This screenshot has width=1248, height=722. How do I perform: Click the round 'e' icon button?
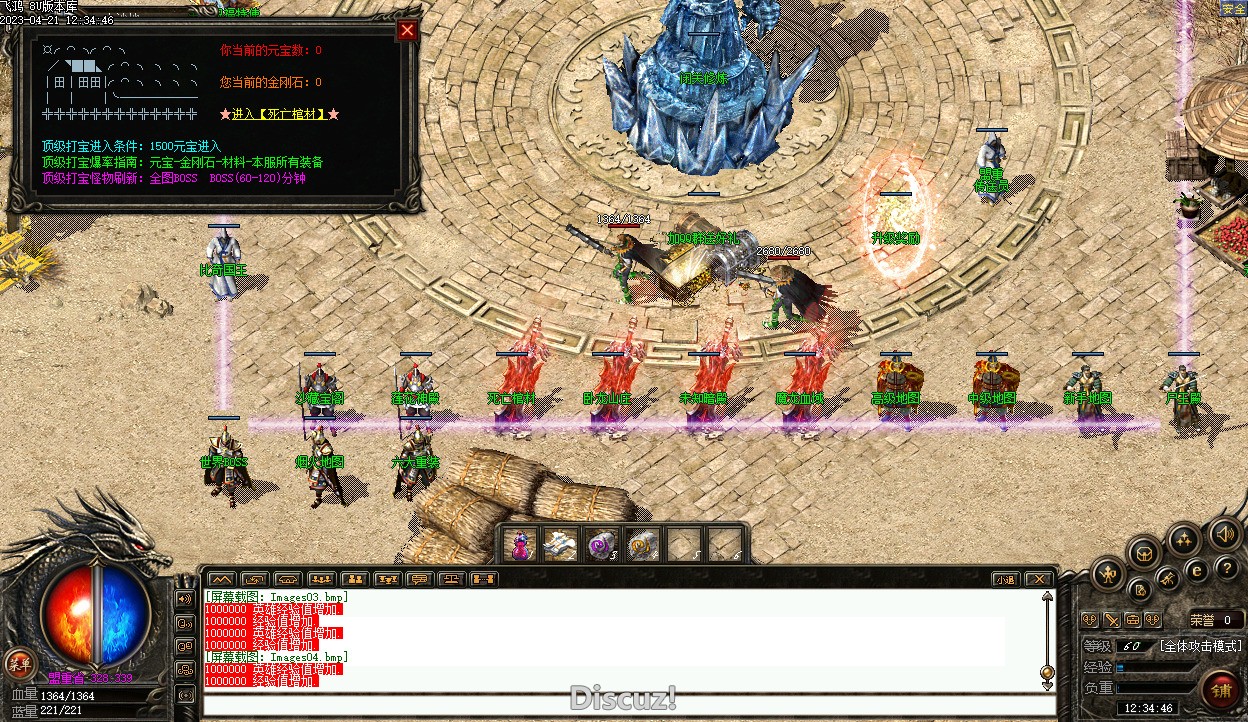click(1195, 571)
